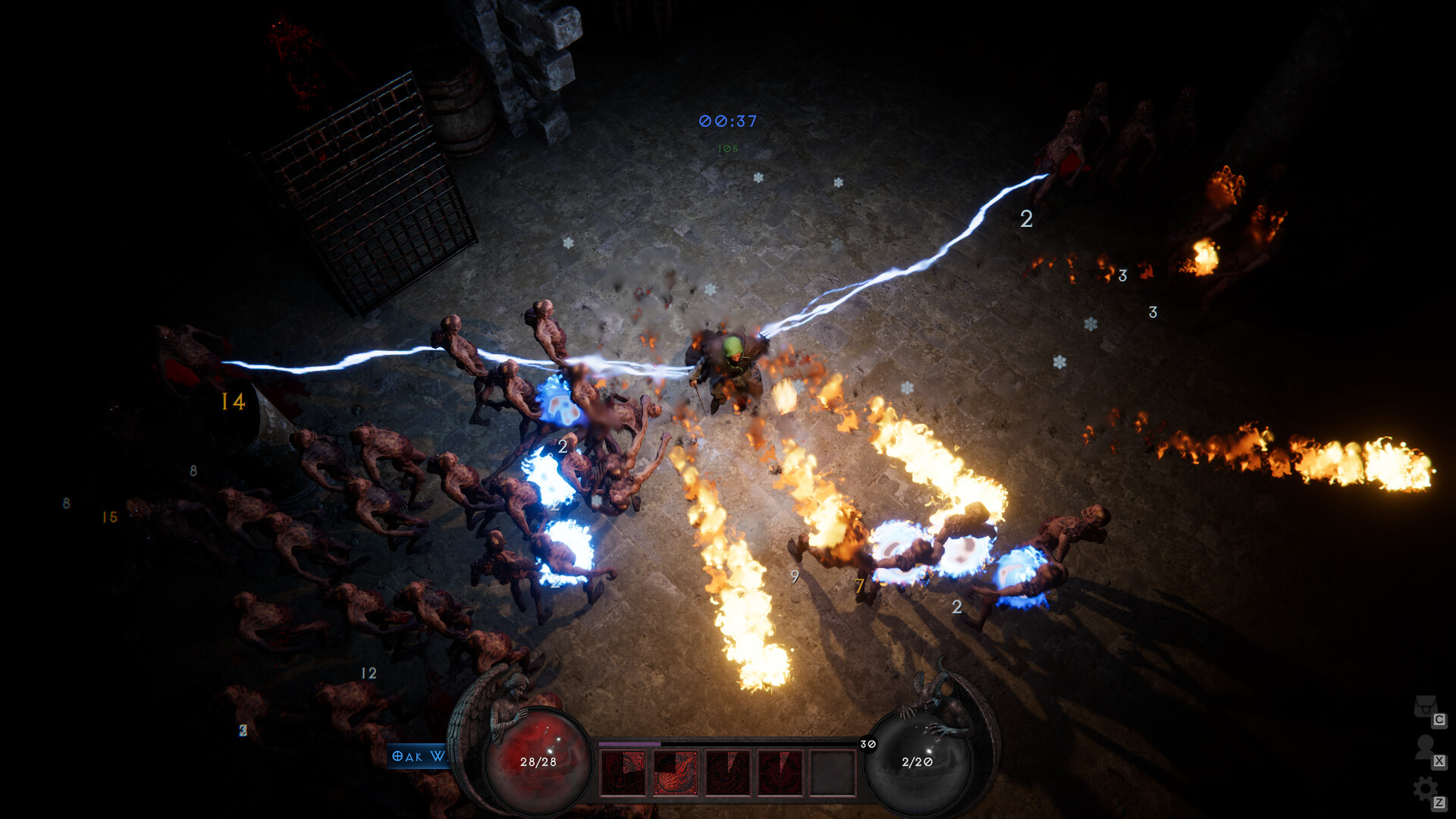Viewport: 1456px width, 819px height.
Task: Open the settings gear icon labeled Z
Action: (1426, 786)
